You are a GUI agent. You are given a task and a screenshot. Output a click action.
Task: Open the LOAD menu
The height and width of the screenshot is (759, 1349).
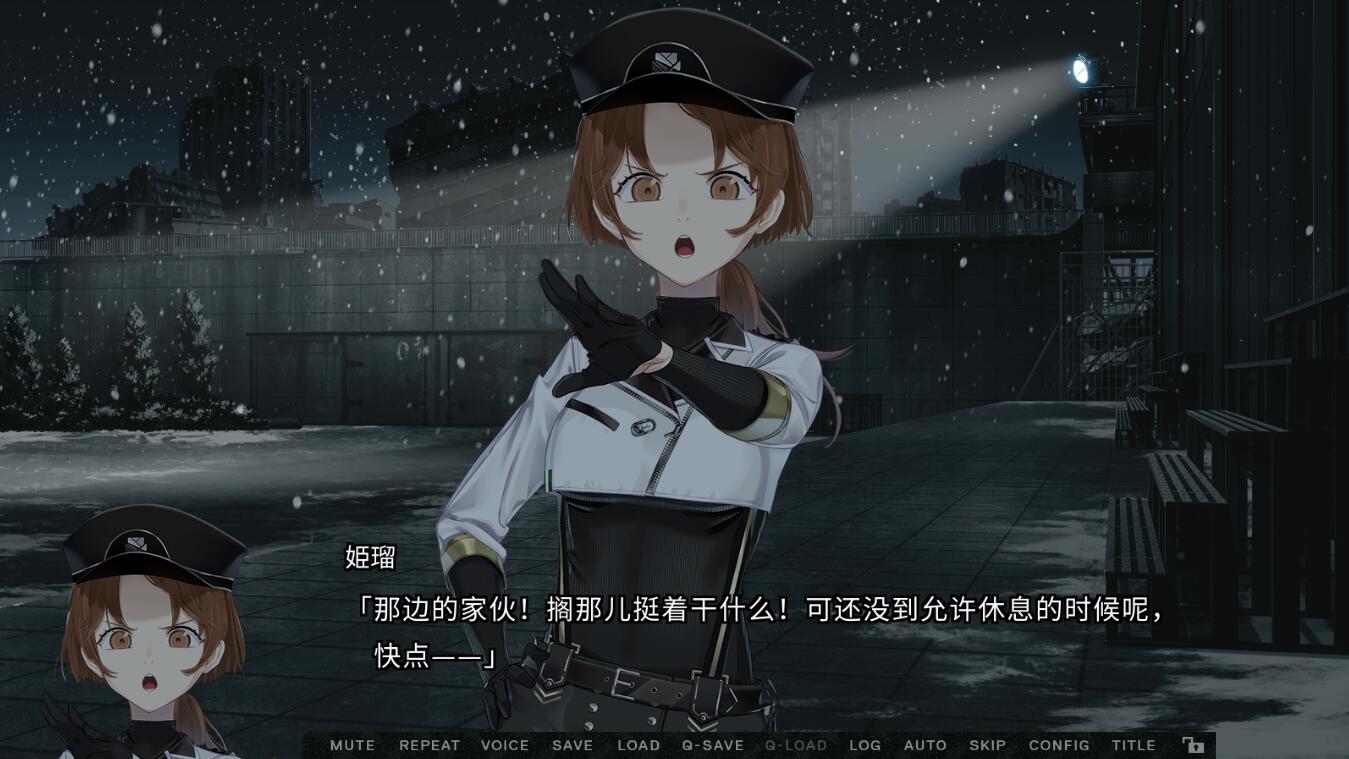pos(638,745)
